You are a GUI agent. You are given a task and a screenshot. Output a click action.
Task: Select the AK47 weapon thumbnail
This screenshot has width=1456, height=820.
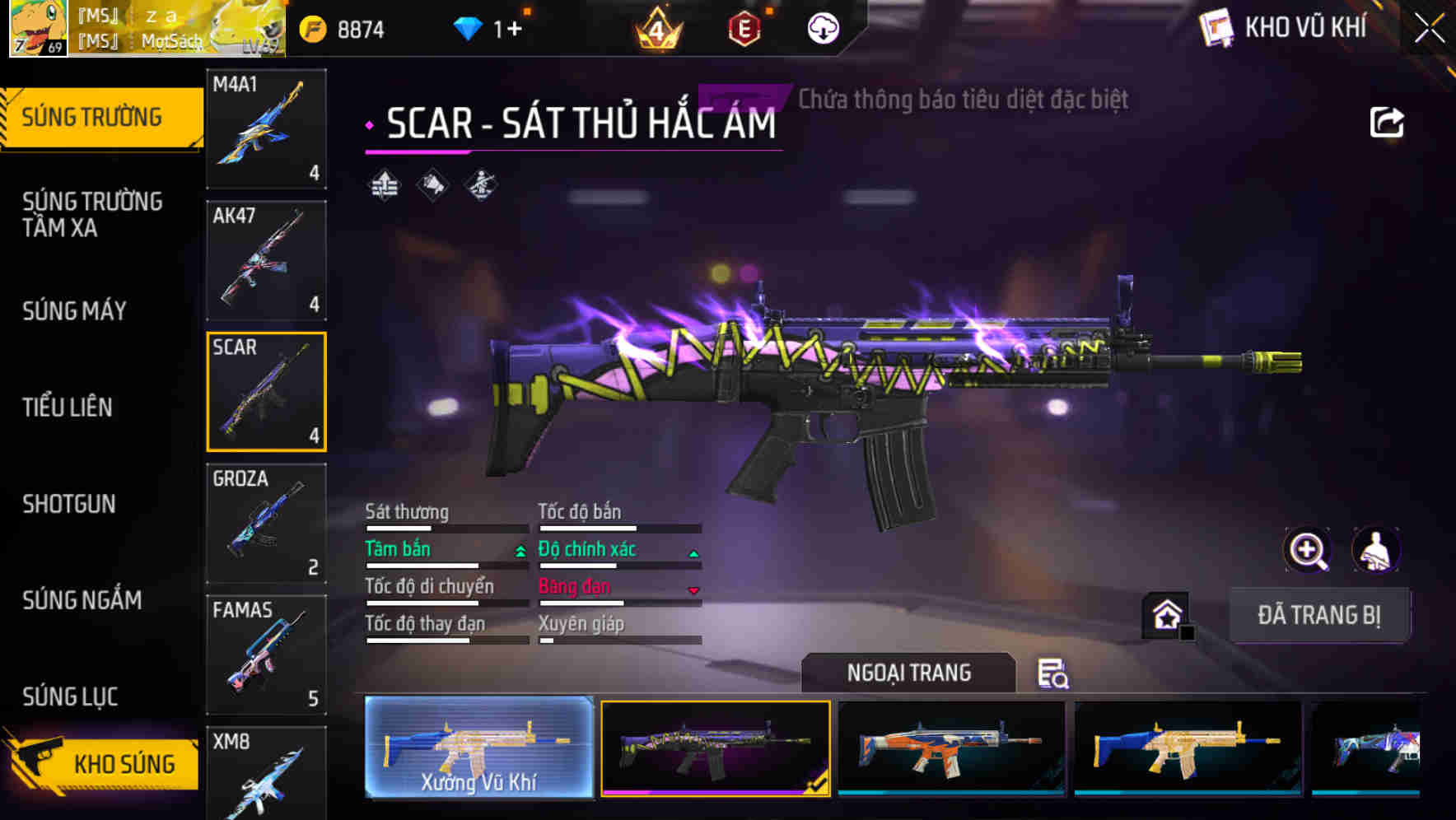pos(265,260)
